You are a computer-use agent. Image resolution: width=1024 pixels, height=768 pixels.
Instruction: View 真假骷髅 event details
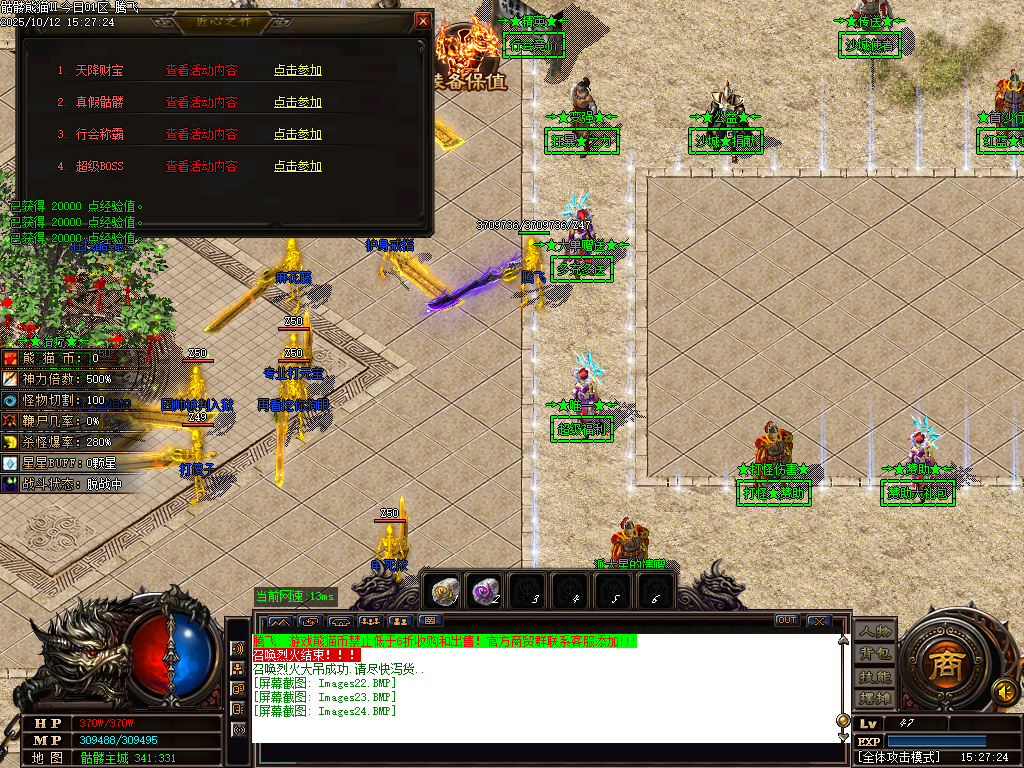201,103
